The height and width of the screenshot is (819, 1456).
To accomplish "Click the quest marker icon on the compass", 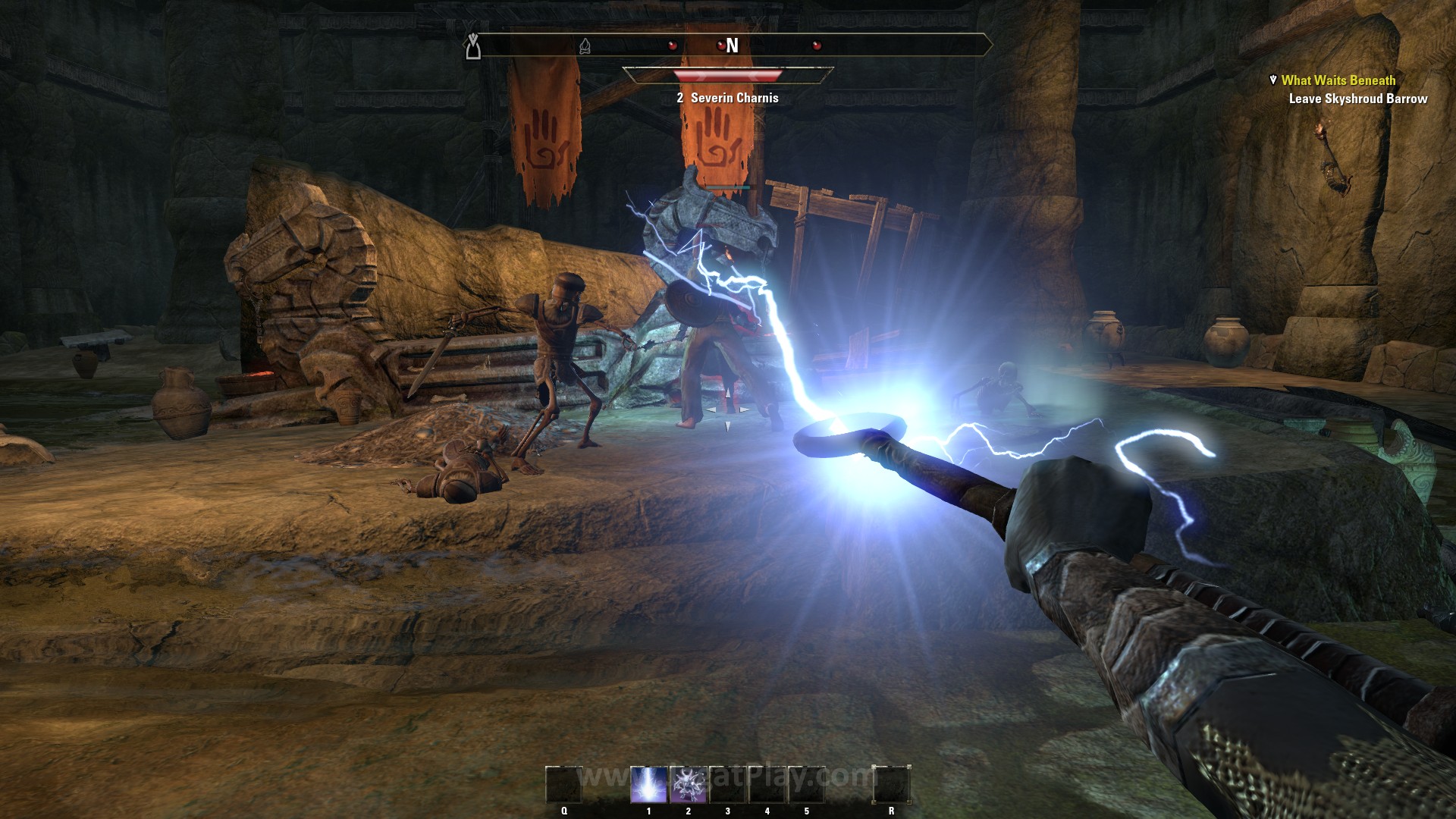I will click(x=474, y=46).
